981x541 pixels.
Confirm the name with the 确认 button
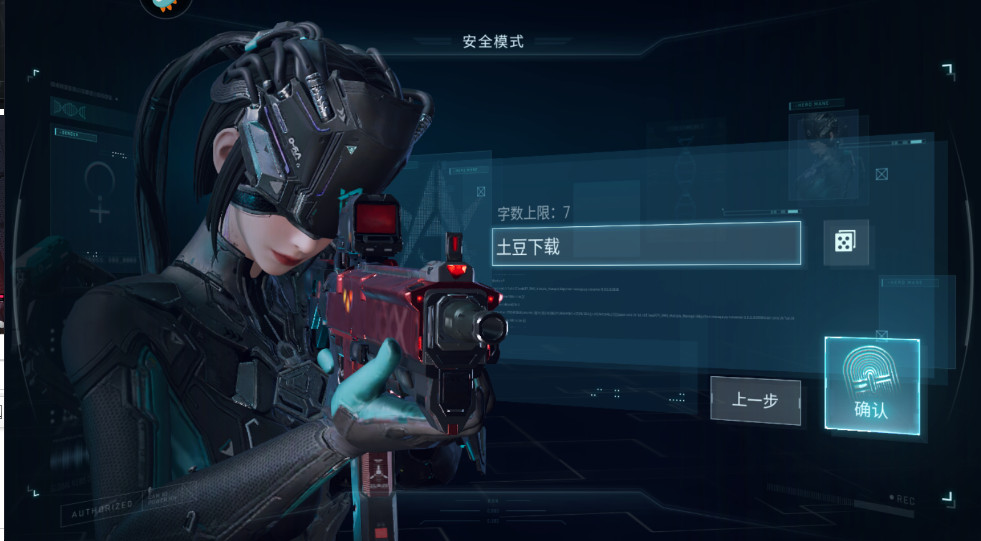tap(871, 386)
